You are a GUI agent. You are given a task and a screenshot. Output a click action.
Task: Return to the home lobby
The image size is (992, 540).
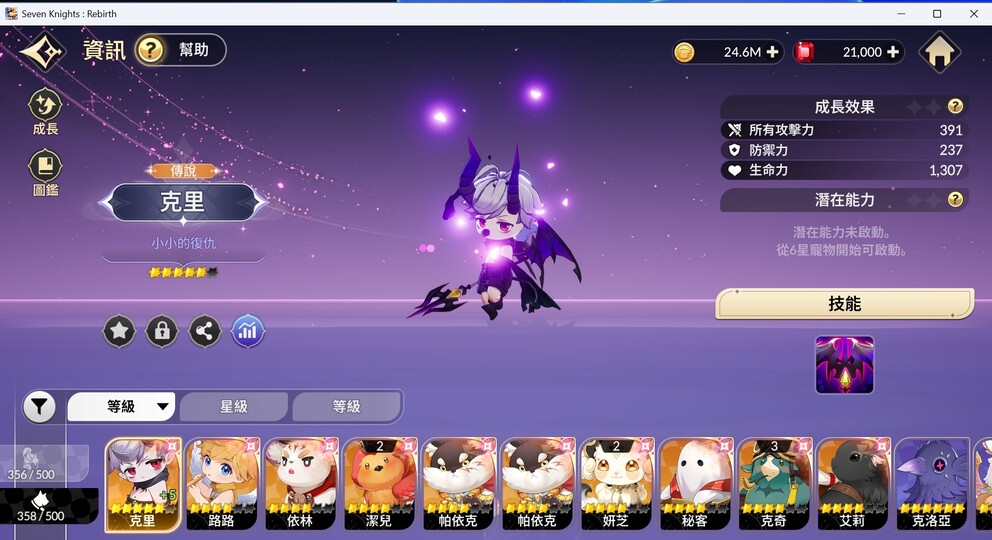tap(941, 52)
